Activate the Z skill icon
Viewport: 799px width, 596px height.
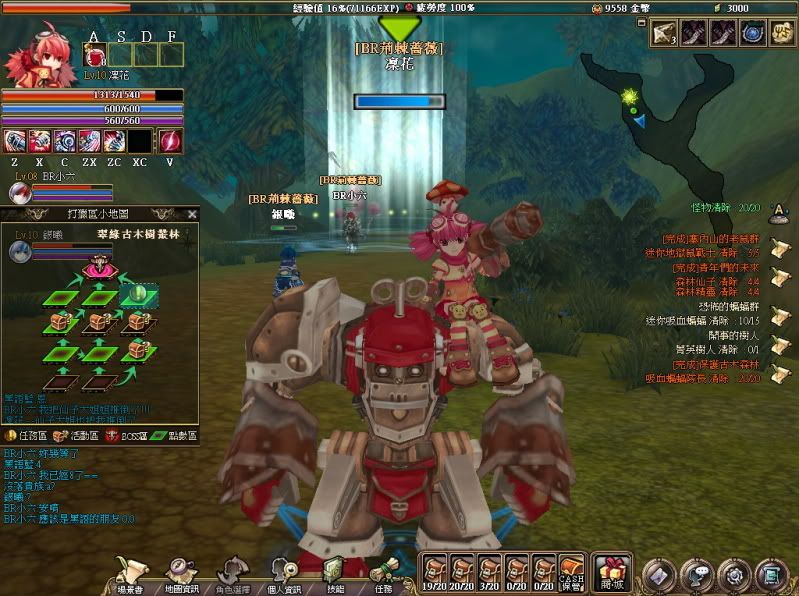[14, 141]
